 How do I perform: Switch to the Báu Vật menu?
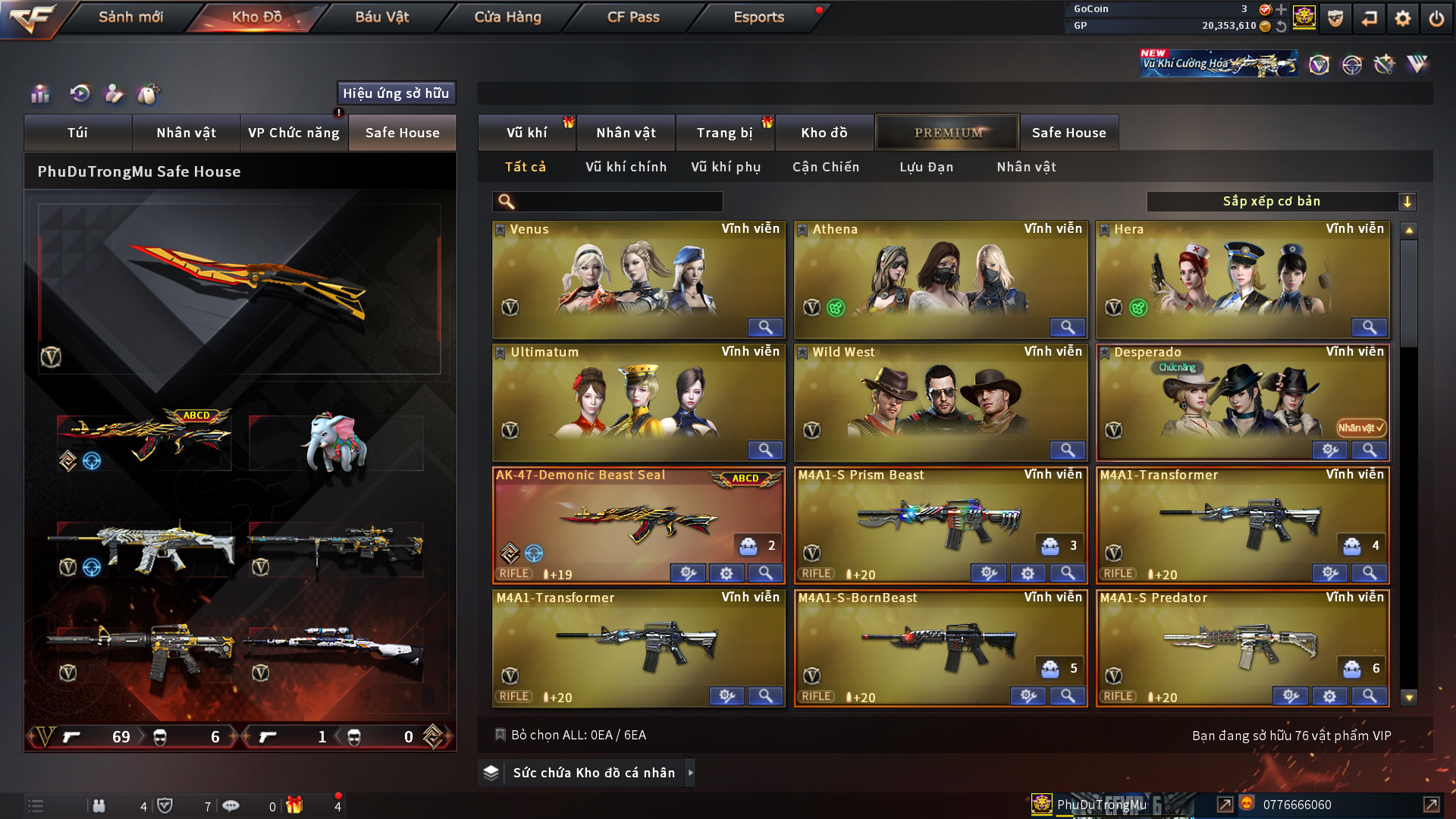(x=381, y=17)
